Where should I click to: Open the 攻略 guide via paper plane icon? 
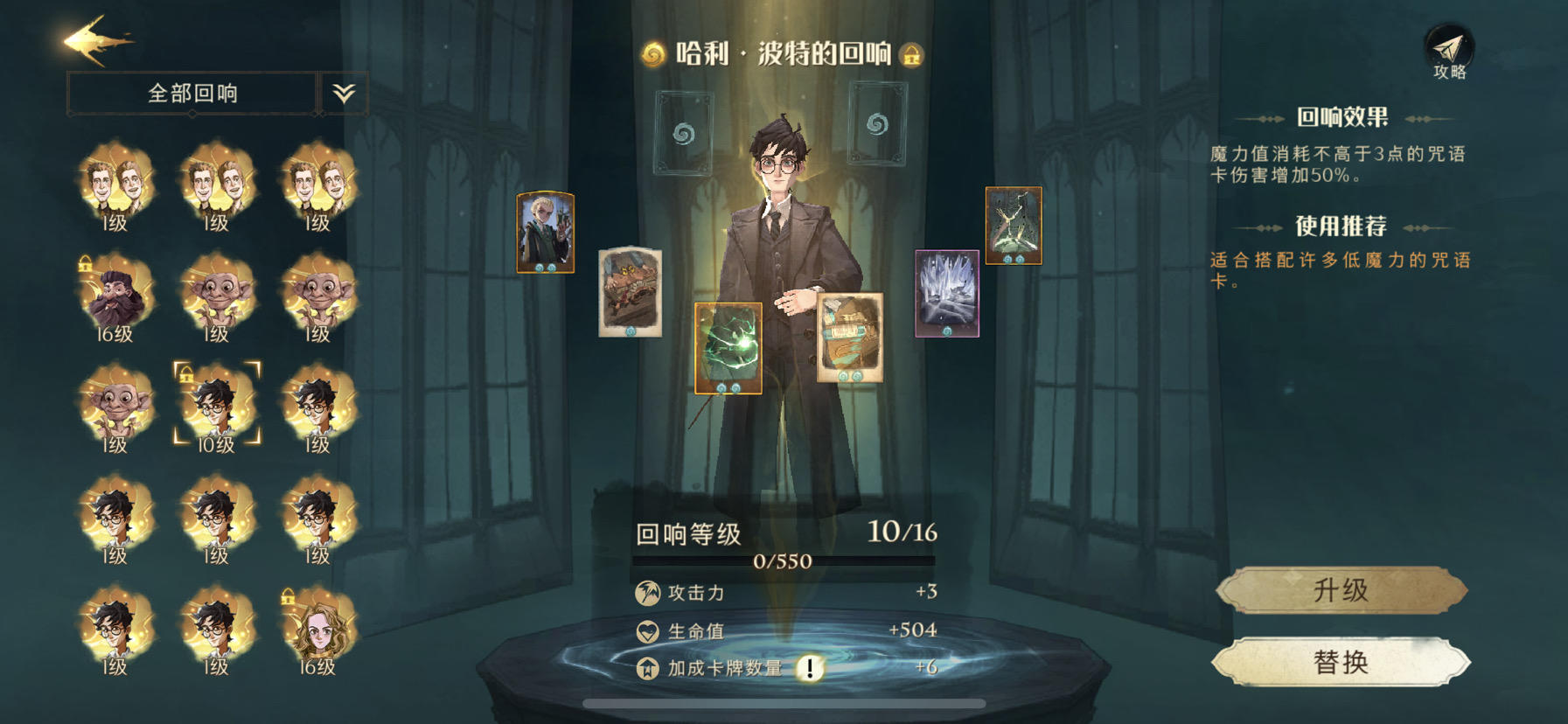[x=1450, y=48]
